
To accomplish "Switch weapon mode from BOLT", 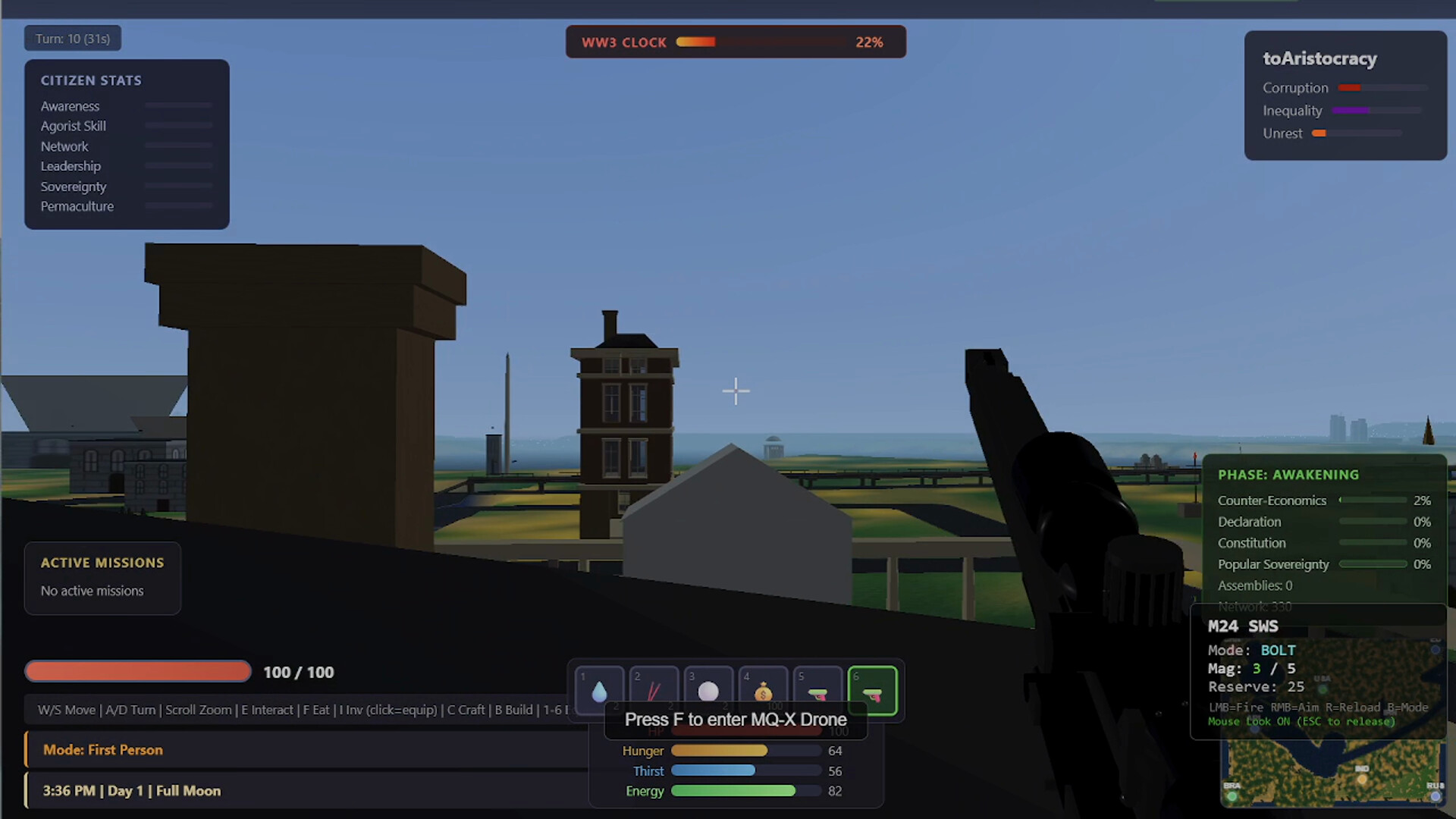I will tap(1279, 650).
